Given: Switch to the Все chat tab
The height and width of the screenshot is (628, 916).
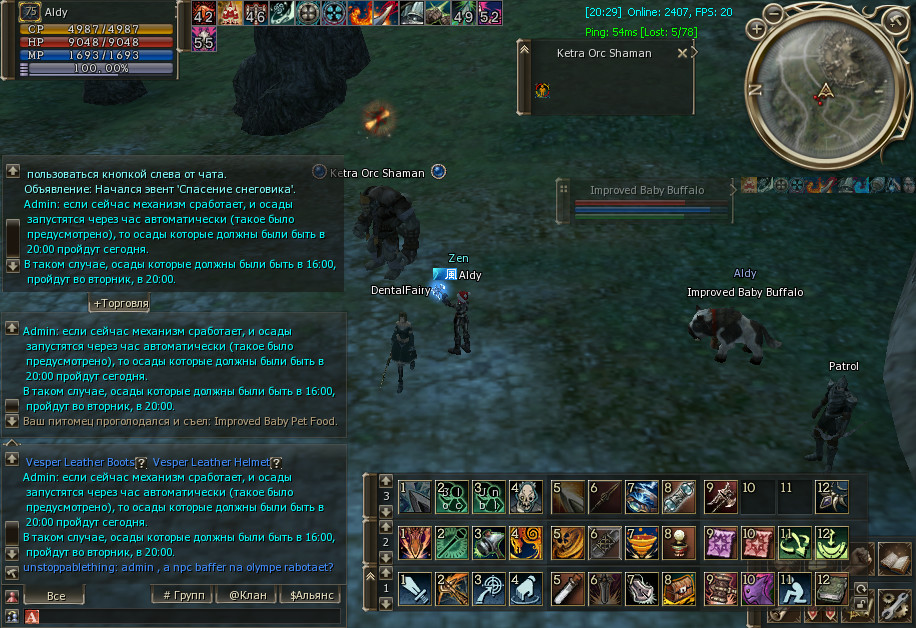Looking at the screenshot, I should (x=56, y=596).
